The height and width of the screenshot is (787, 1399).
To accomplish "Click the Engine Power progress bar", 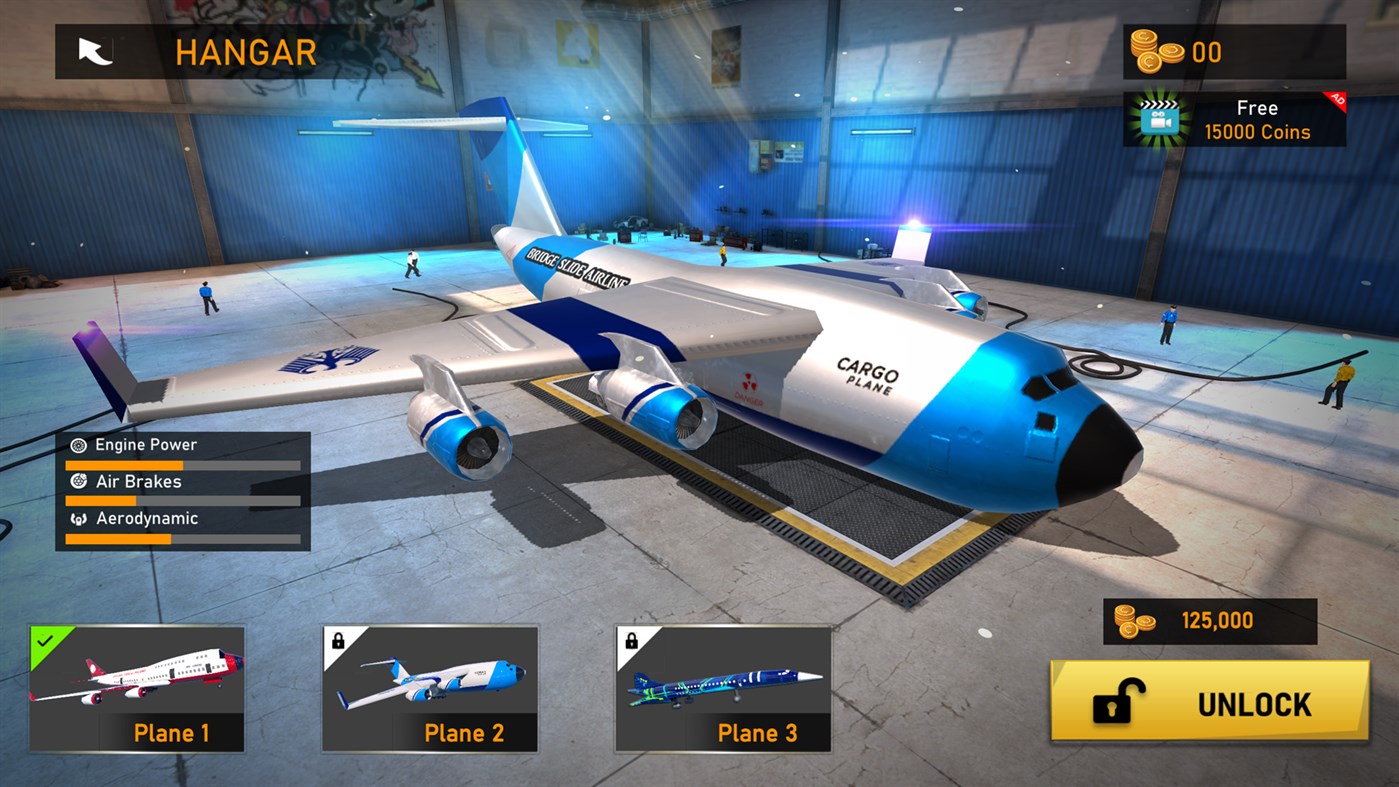I will 183,464.
